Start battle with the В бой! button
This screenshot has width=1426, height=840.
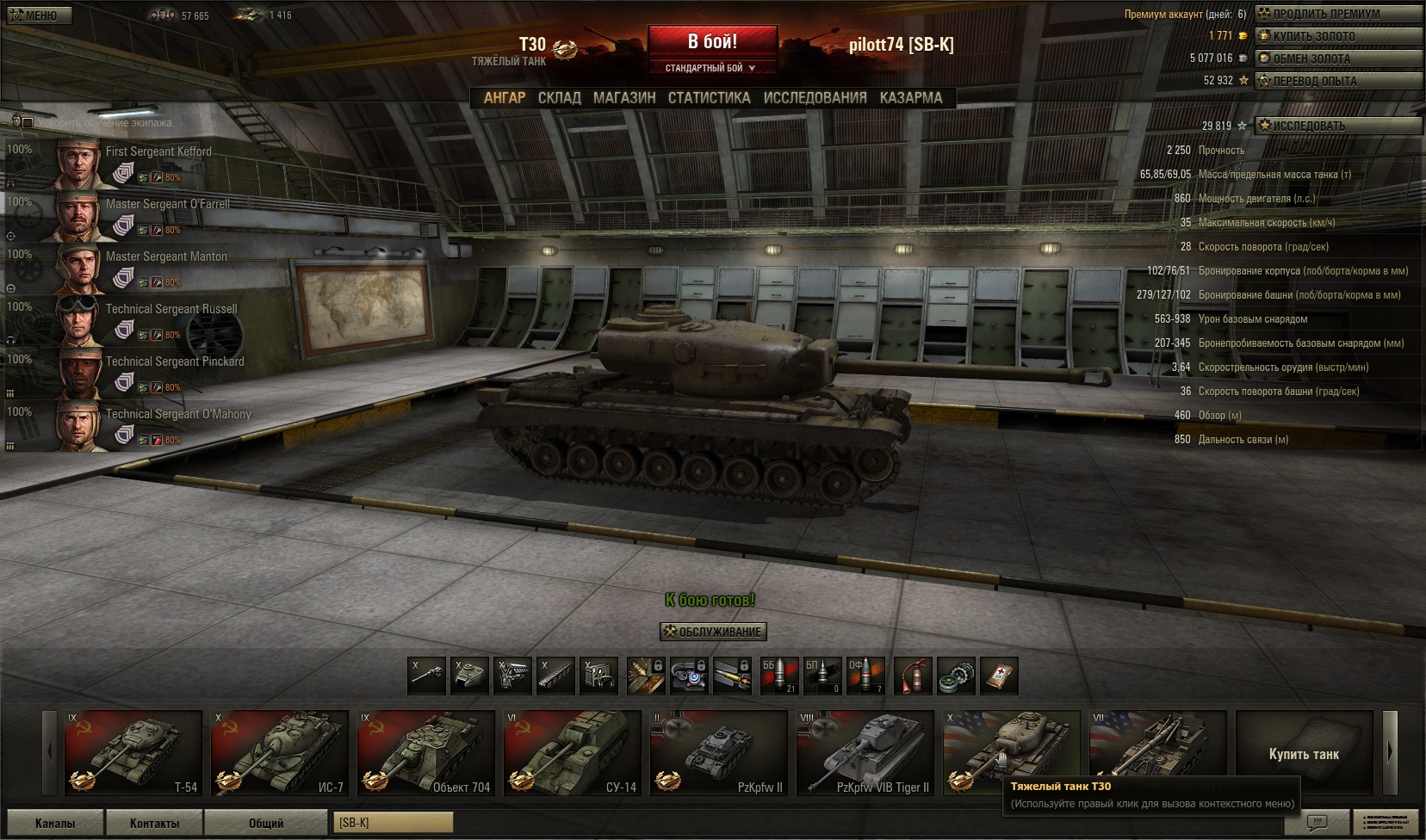pyautogui.click(x=712, y=41)
